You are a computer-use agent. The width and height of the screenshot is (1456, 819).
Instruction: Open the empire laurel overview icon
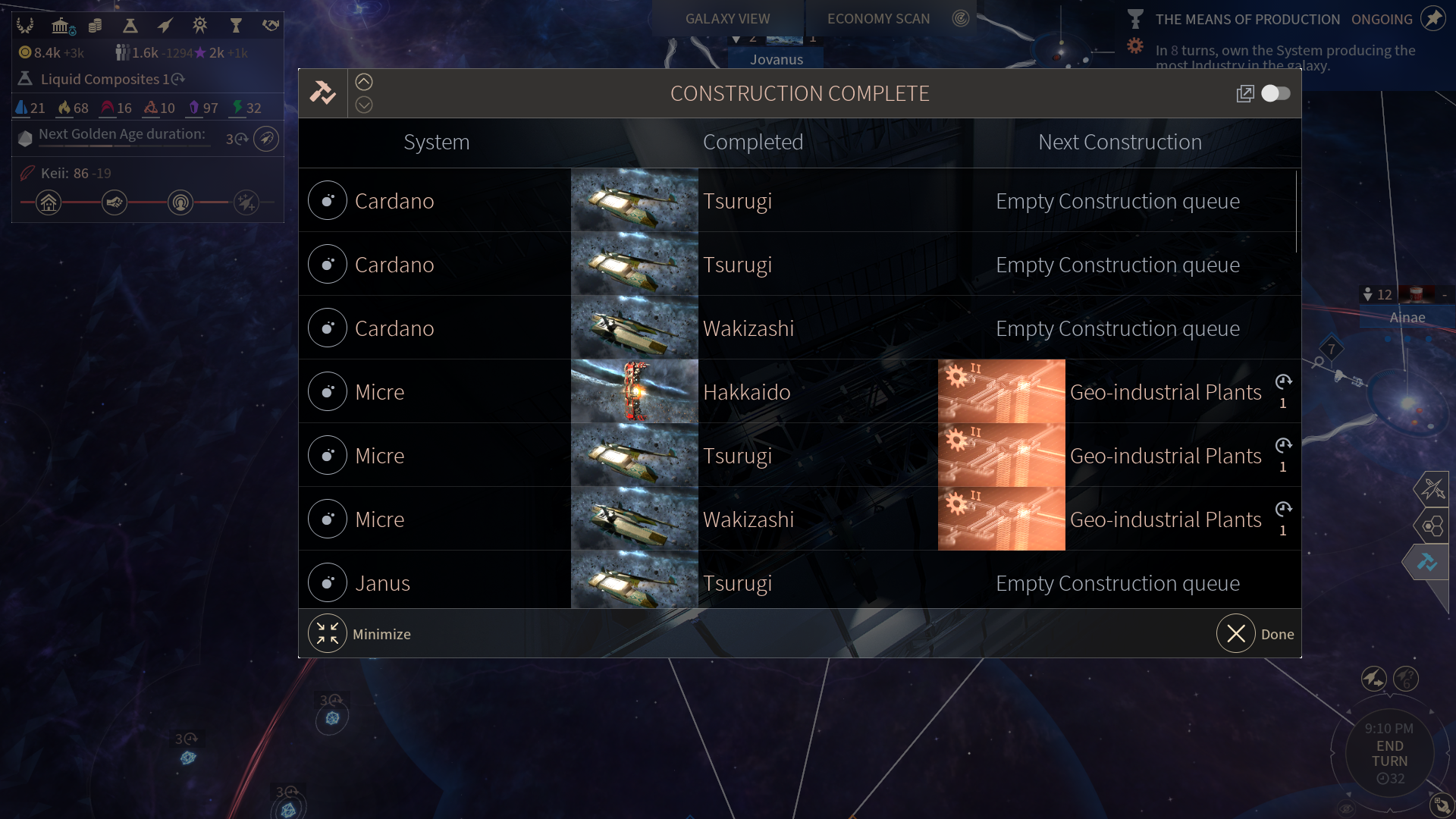click(x=25, y=26)
